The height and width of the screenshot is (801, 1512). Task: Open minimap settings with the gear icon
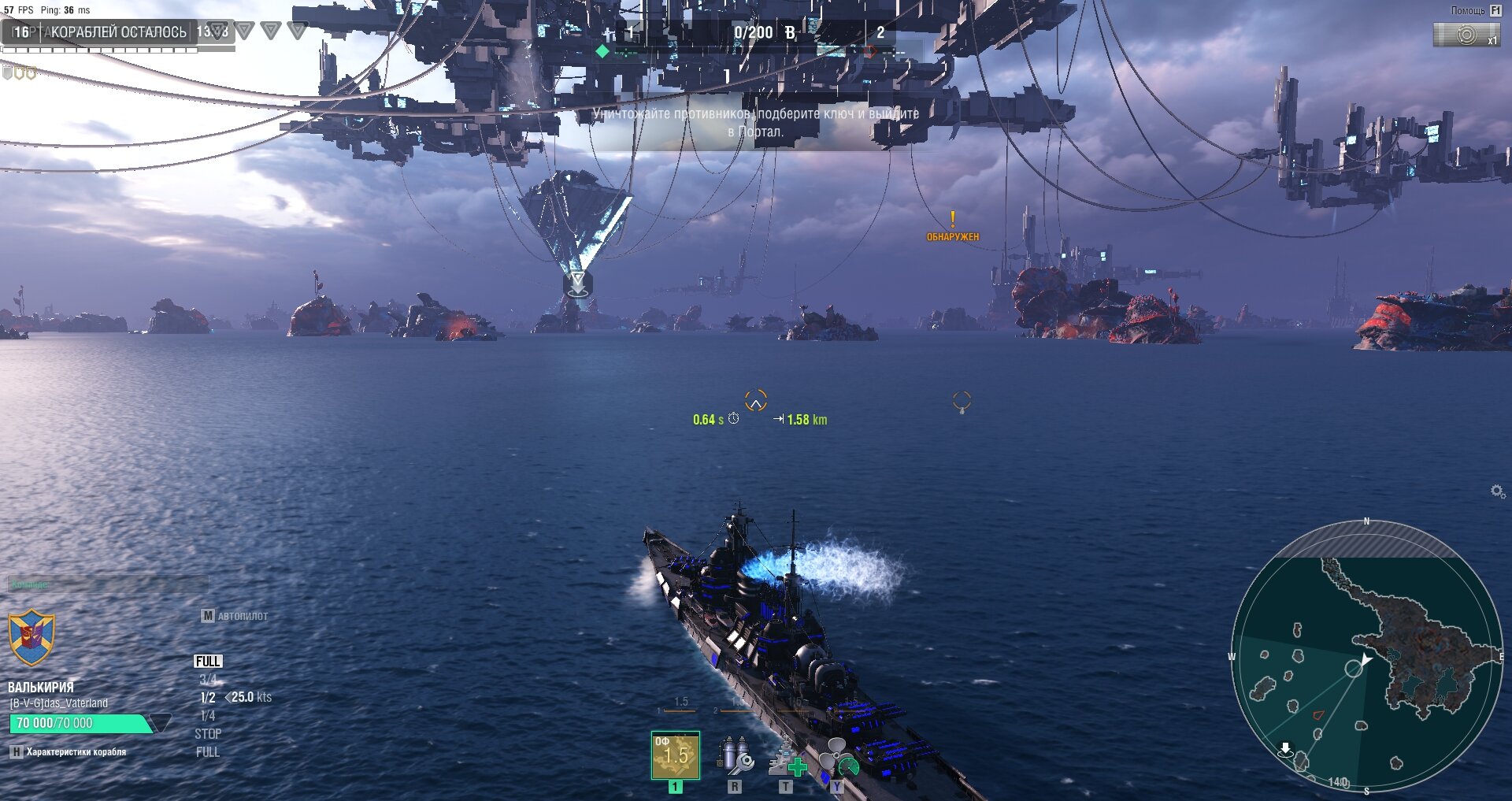[1498, 491]
